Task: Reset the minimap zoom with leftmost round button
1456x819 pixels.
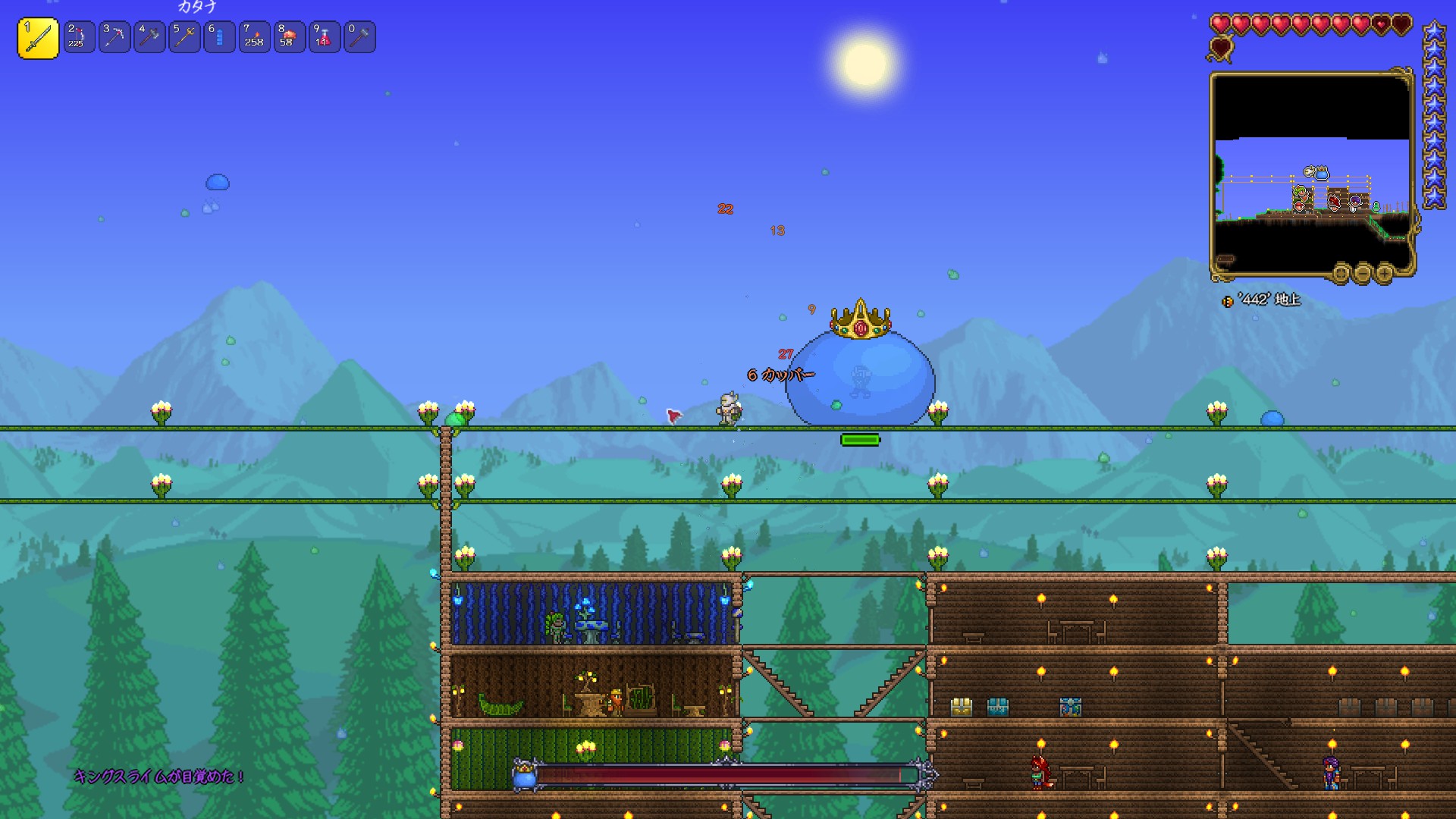Action: 1341,273
